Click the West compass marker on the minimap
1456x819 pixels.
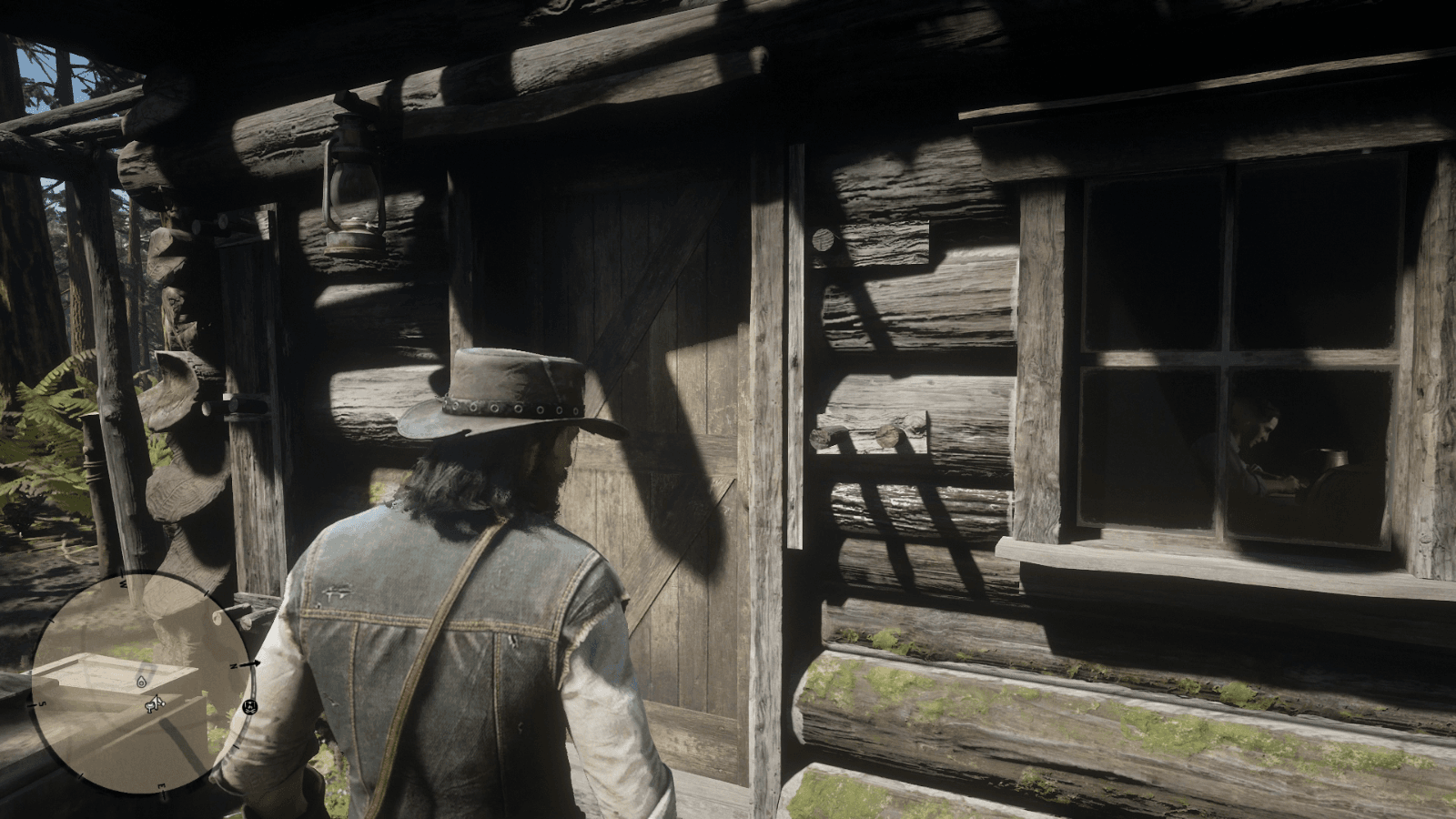pos(122,582)
